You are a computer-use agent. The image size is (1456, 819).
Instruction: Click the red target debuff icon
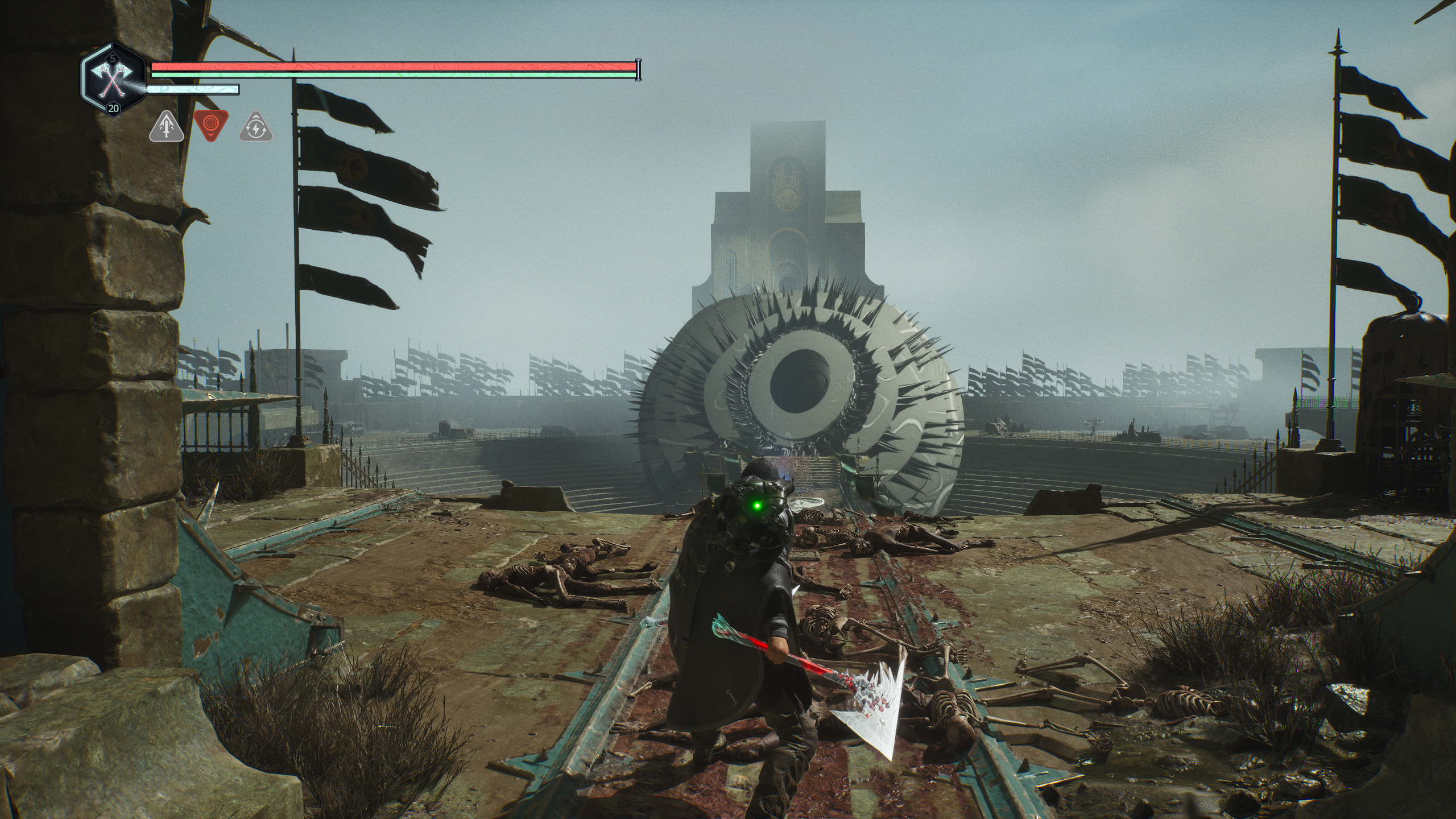click(210, 124)
